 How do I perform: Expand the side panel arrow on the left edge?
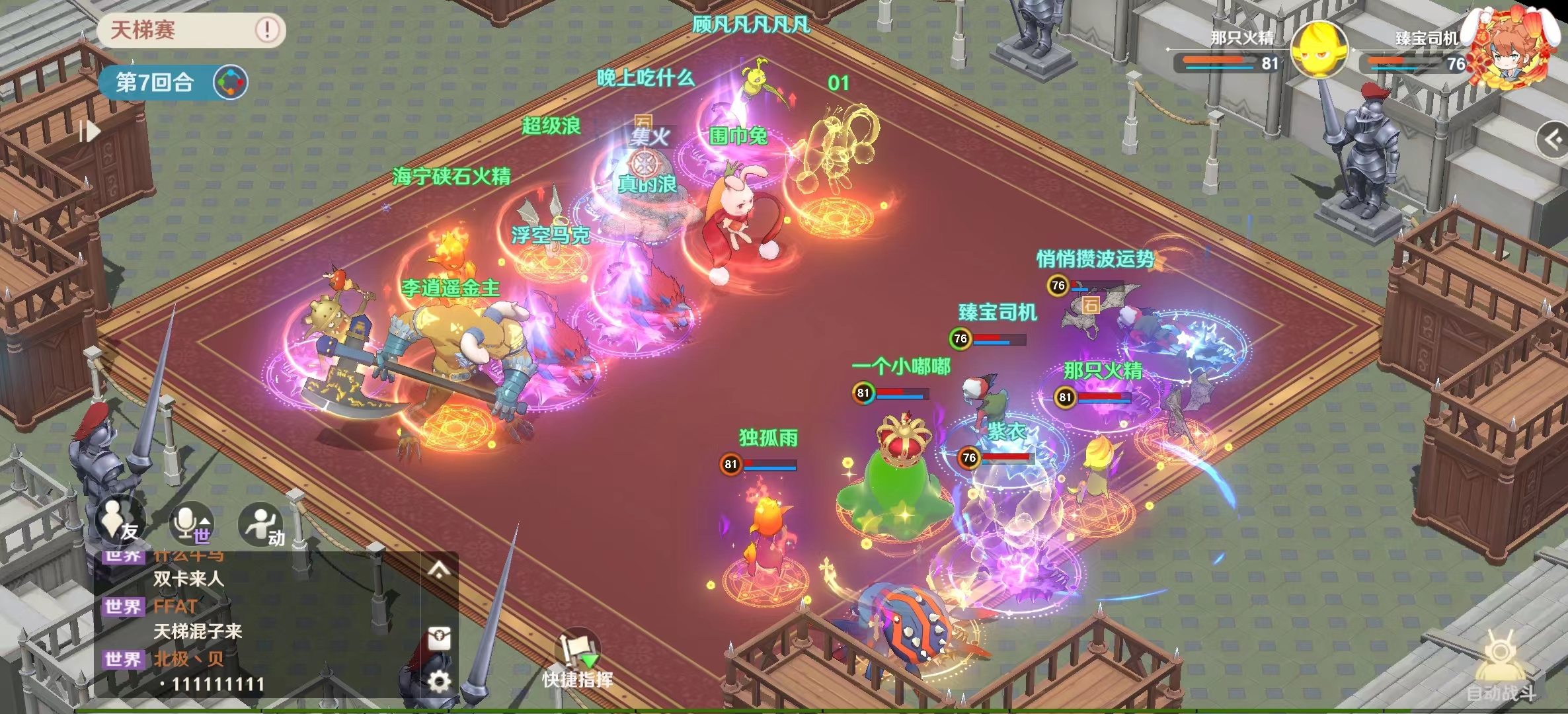[89, 132]
